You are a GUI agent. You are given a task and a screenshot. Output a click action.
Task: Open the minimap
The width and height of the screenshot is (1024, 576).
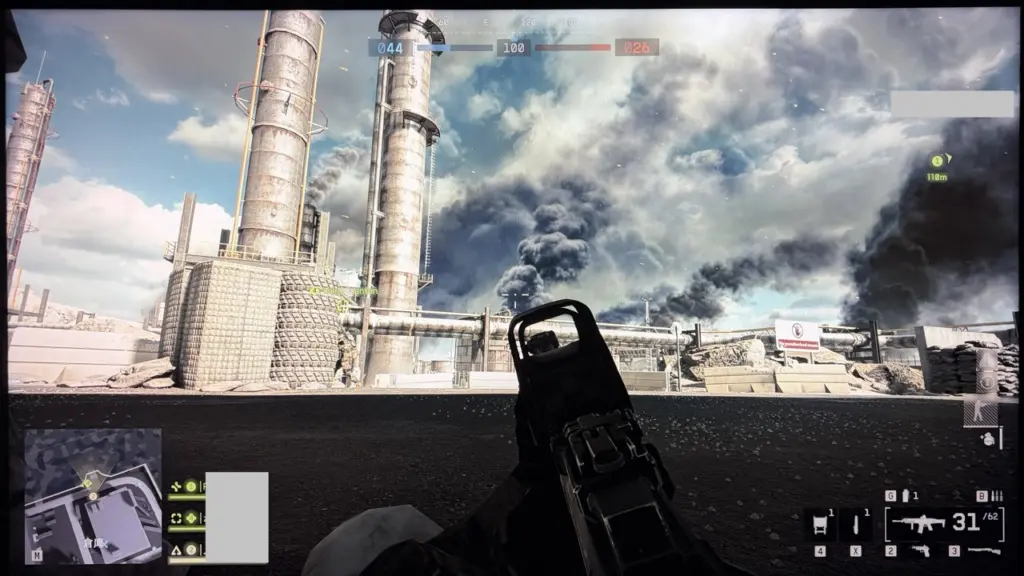[93, 496]
